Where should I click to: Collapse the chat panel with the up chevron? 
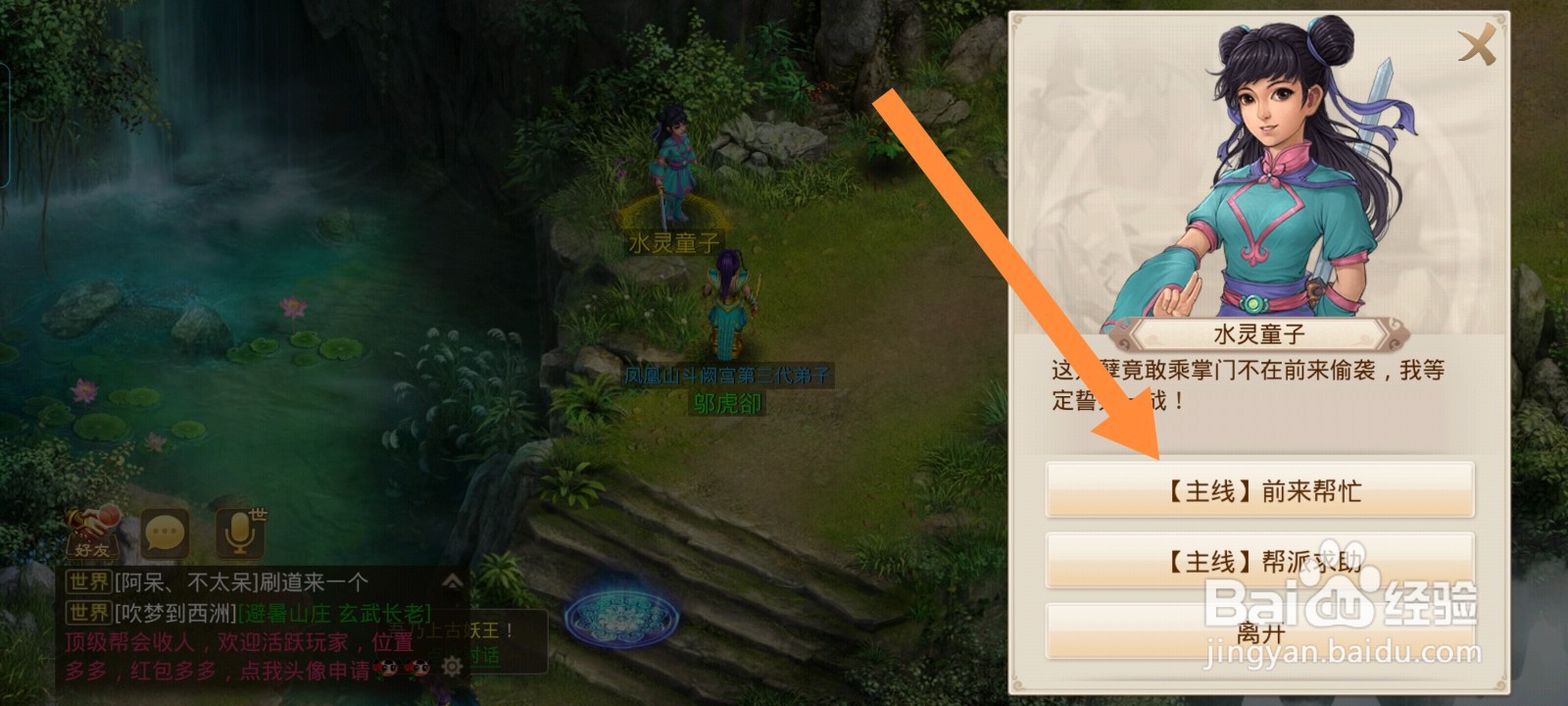[x=453, y=580]
